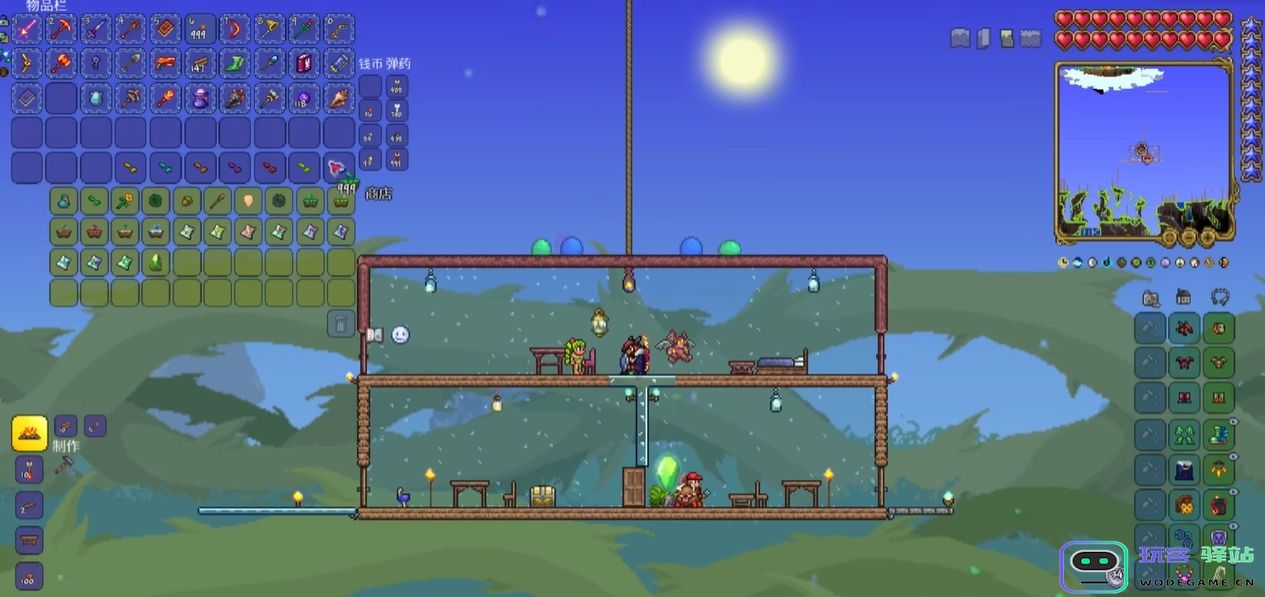Screen dimensions: 1265x597
Task: Pick the green boots inventory slot
Action: pos(235,64)
